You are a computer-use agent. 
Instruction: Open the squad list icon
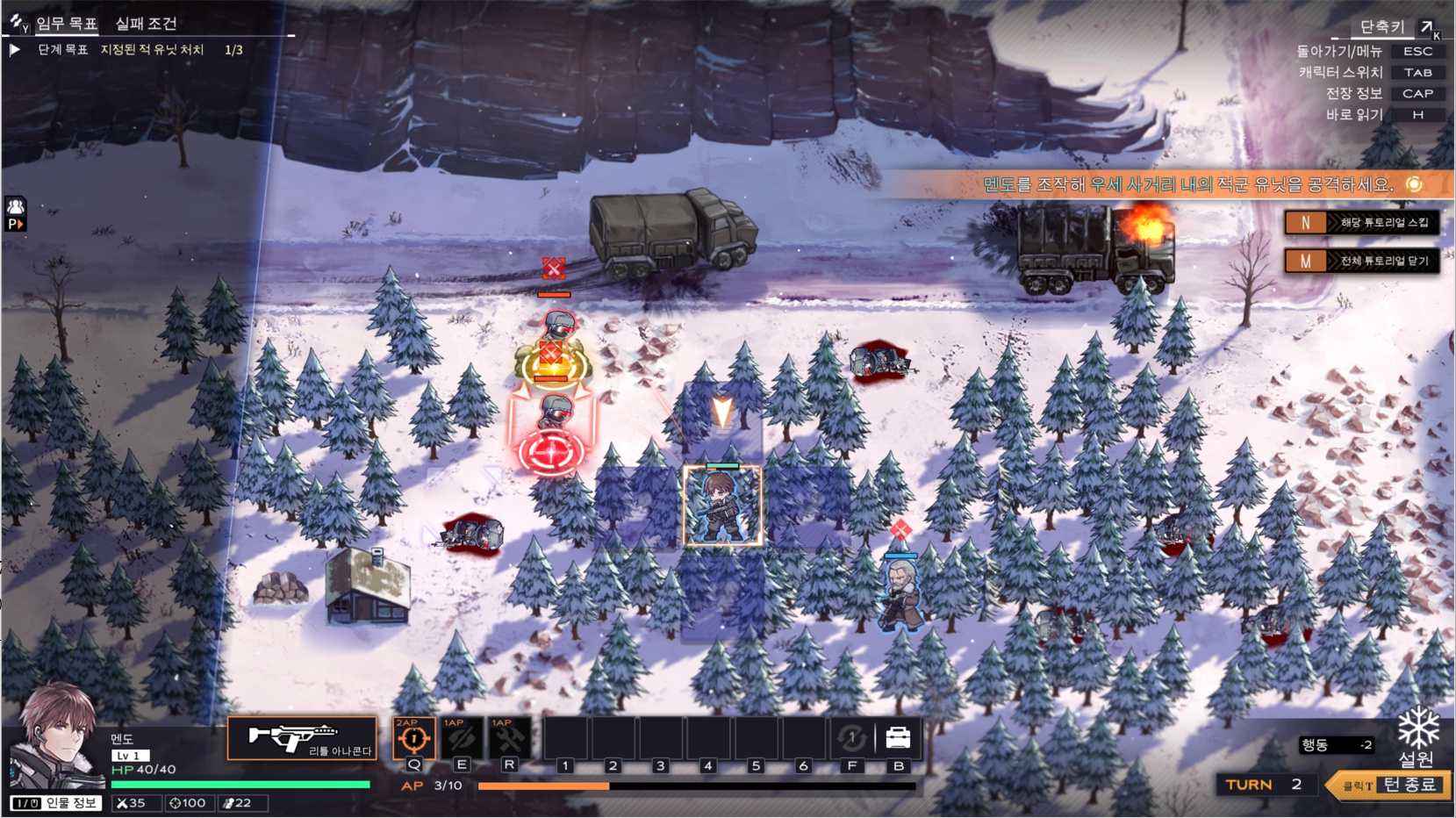point(16,208)
